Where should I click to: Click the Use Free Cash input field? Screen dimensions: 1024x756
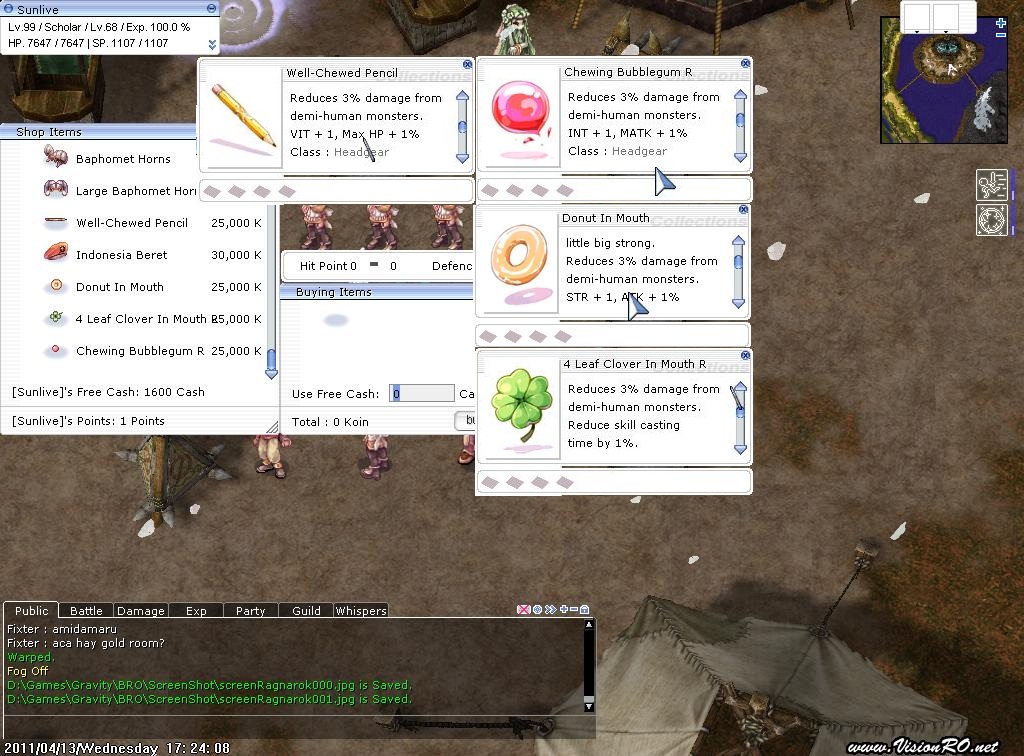tap(422, 394)
